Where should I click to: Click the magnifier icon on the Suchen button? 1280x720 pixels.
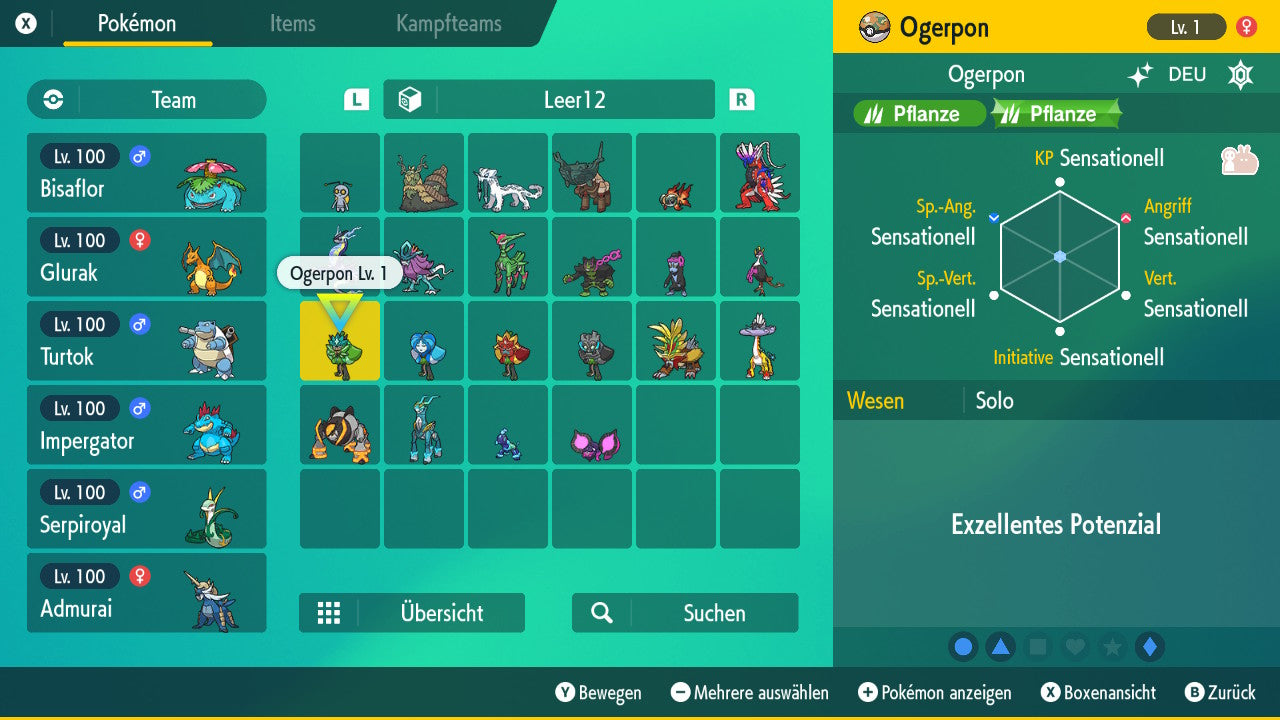click(601, 613)
